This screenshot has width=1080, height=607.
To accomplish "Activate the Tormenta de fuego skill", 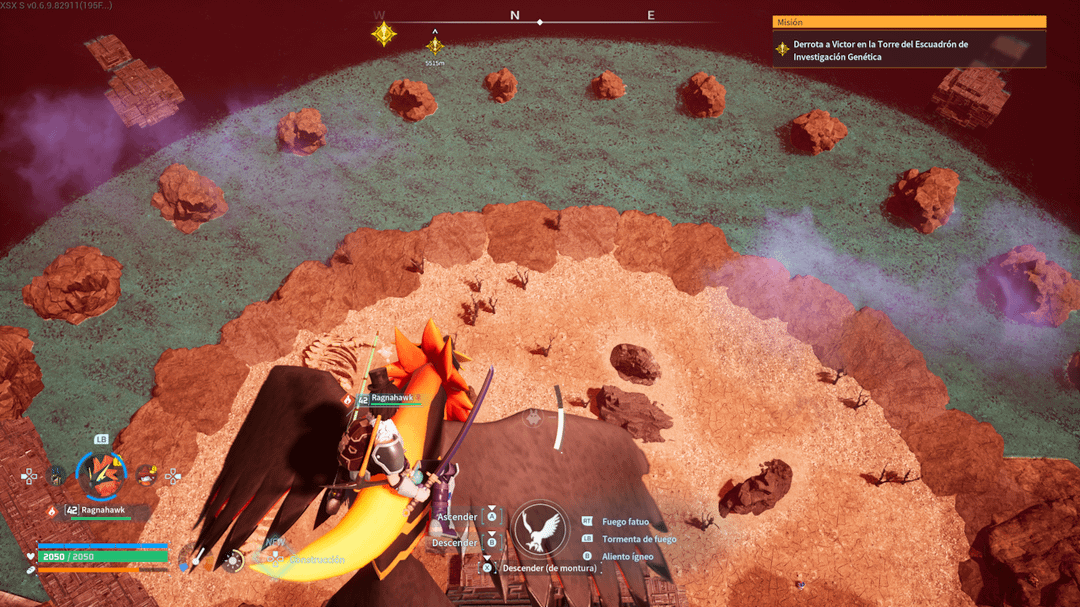I will coord(638,539).
